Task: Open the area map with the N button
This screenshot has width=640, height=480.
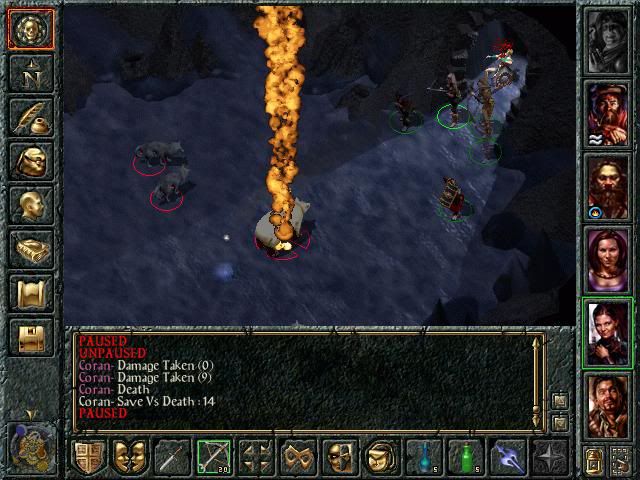Action: pos(30,73)
